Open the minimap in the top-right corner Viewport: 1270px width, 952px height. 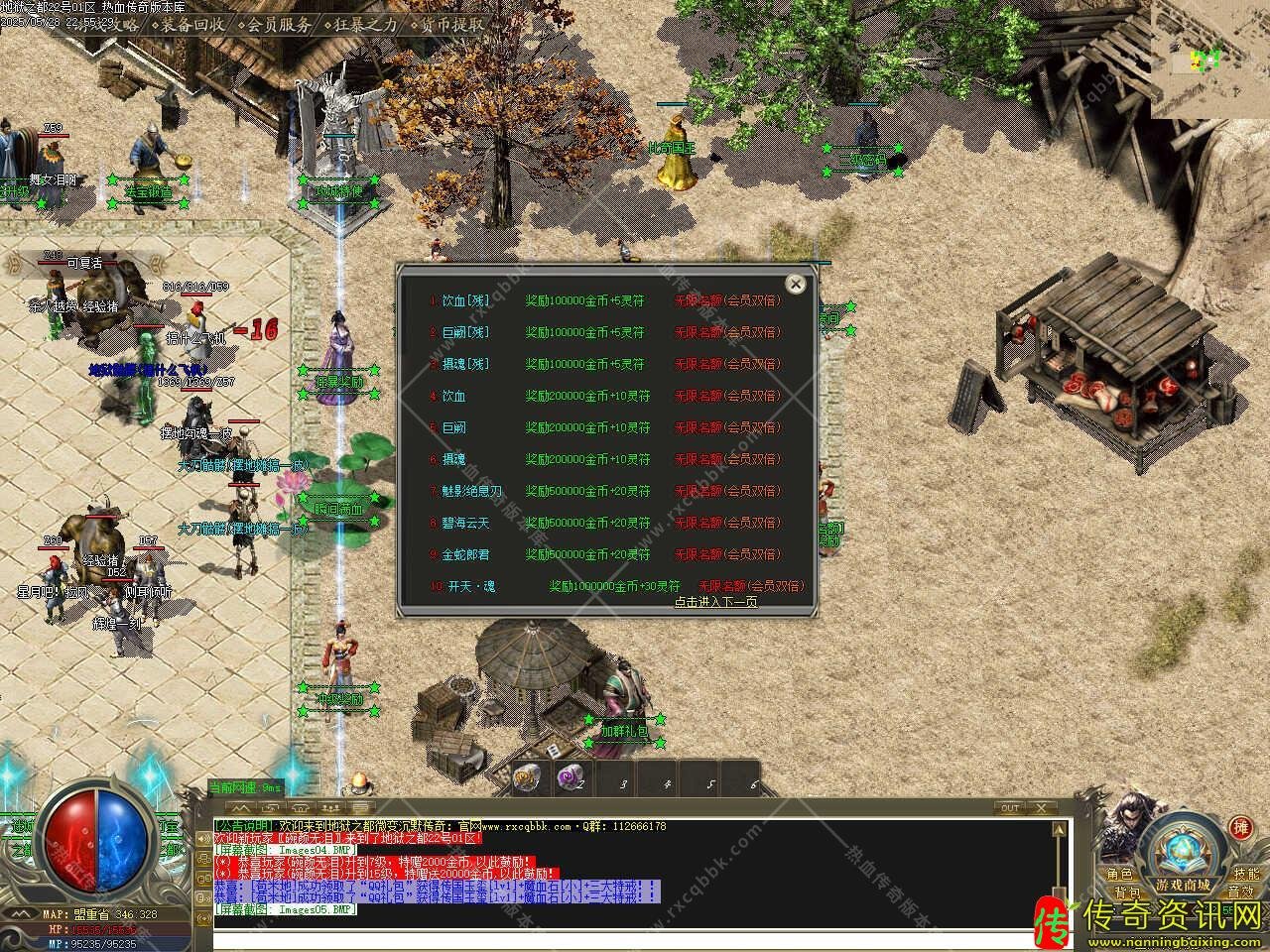(1210, 59)
